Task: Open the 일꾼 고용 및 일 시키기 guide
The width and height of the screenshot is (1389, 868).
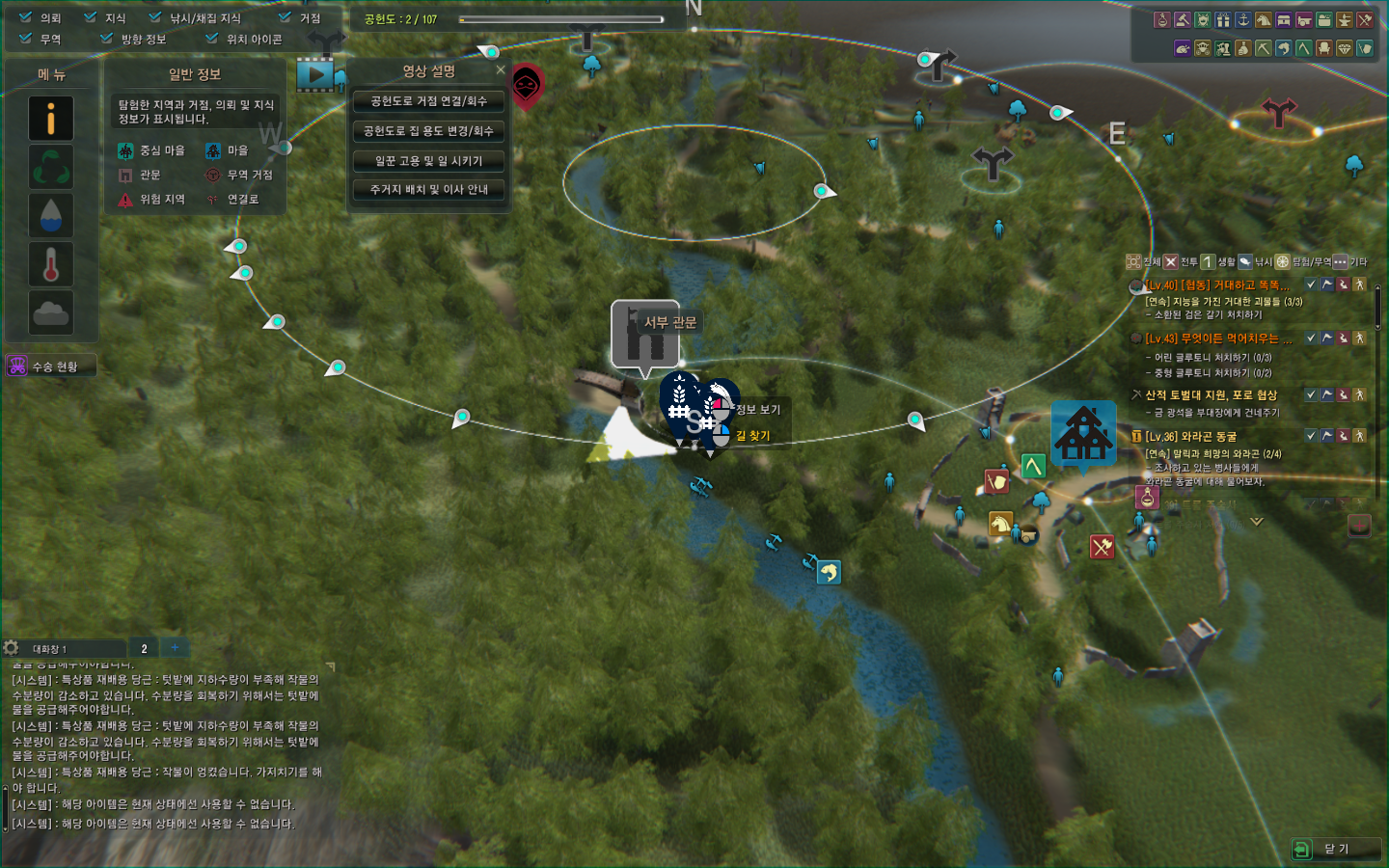Action: click(x=428, y=161)
